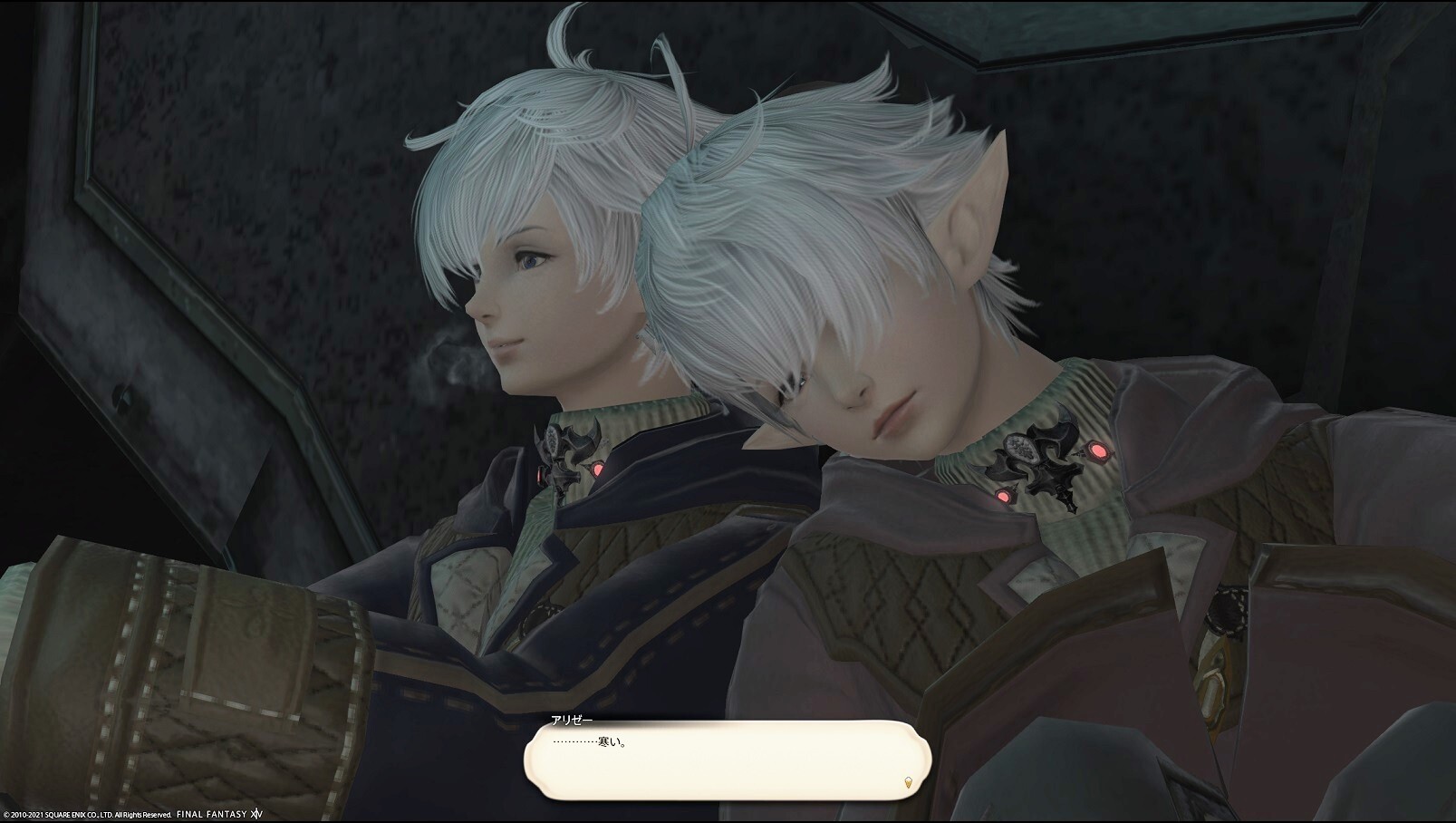
Task: Select the red gem on Alphinaud's collar brooch
Action: 600,470
